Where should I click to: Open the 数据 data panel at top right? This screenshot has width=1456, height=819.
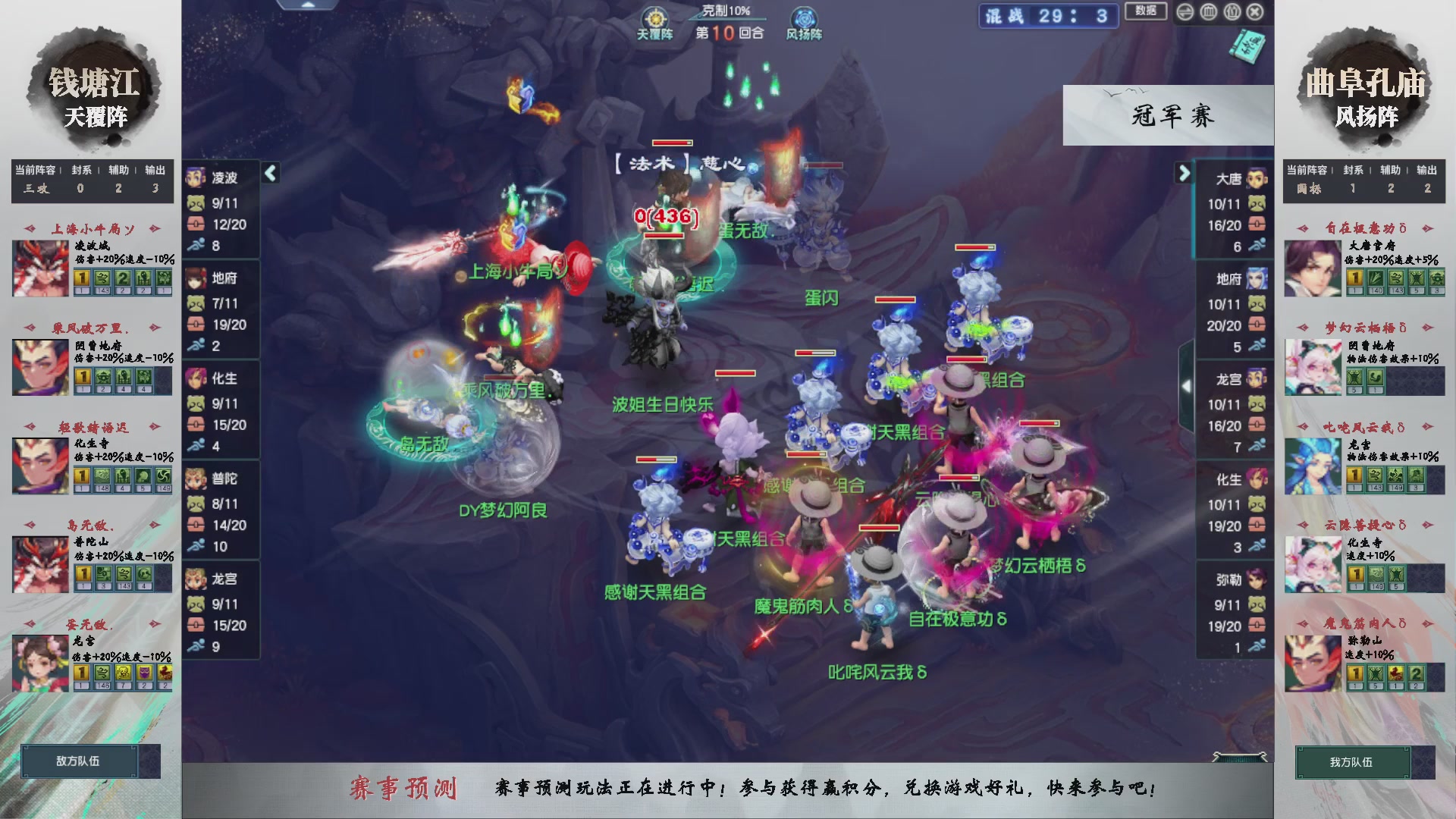pos(1146,12)
